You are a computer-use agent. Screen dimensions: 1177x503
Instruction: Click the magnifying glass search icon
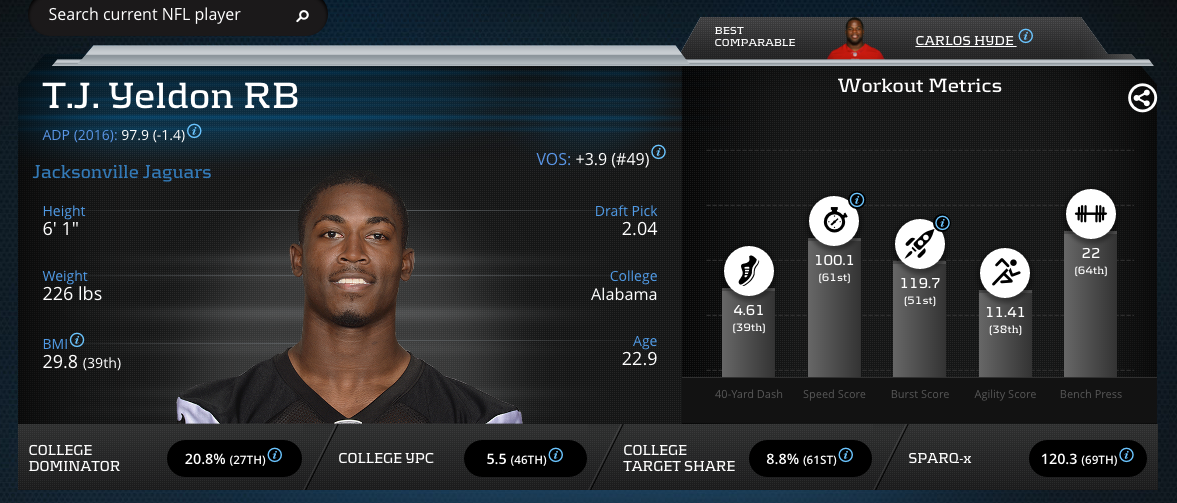coord(303,17)
